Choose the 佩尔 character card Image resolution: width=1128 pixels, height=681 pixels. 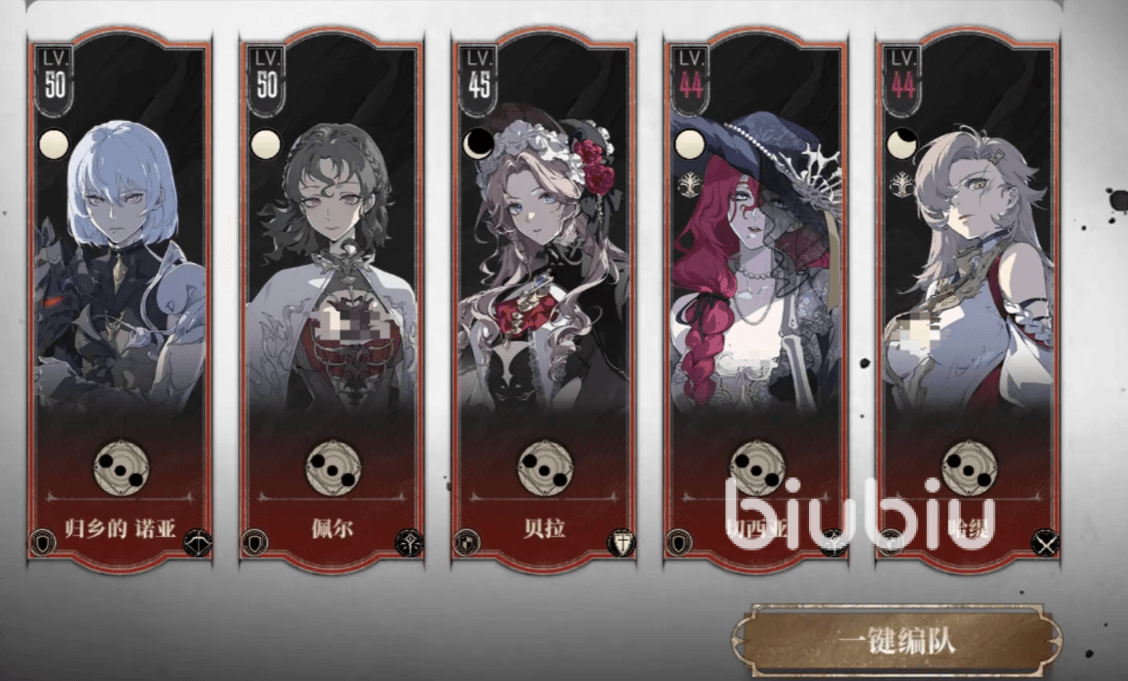pyautogui.click(x=332, y=300)
